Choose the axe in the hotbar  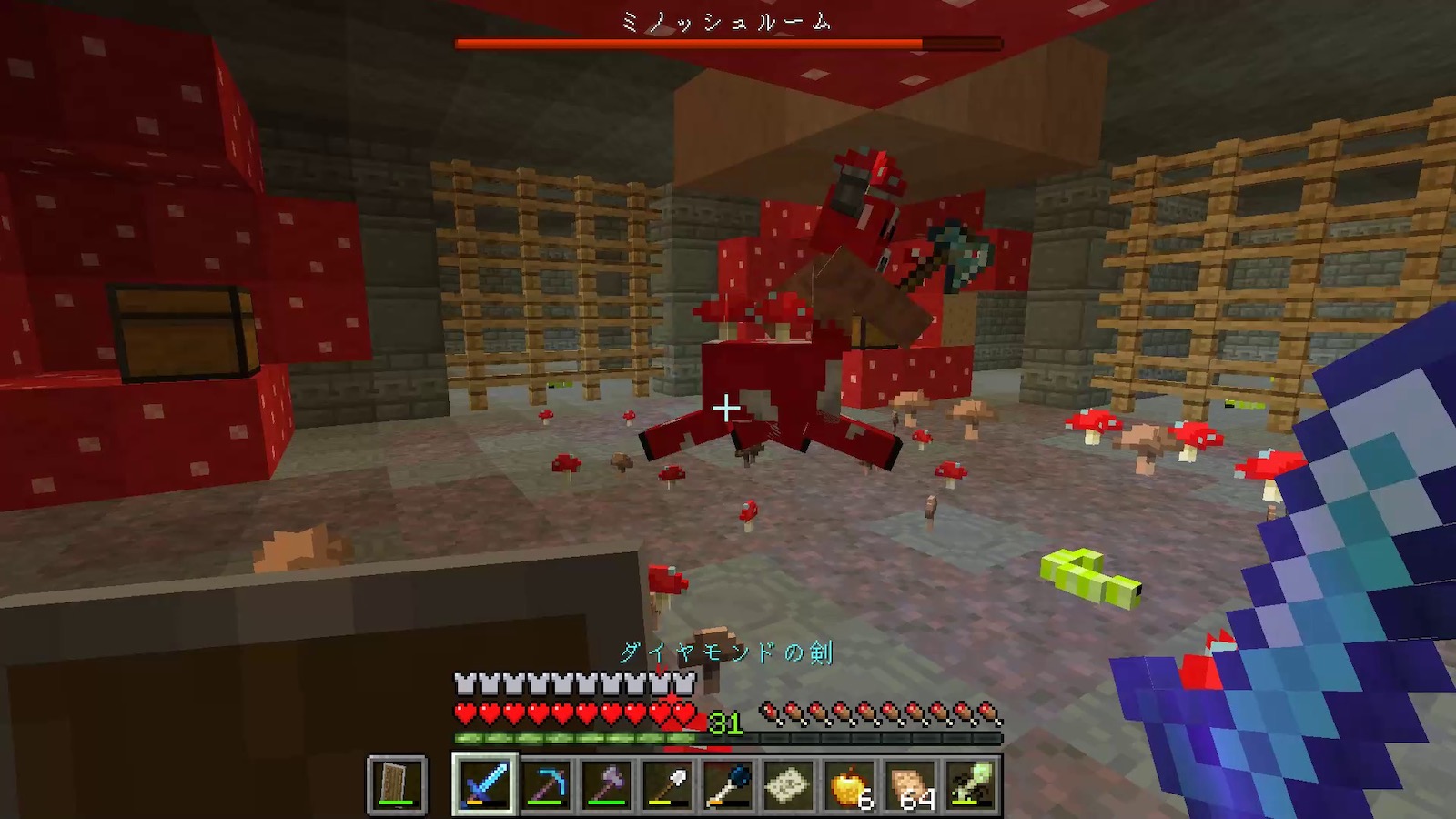coord(607,784)
